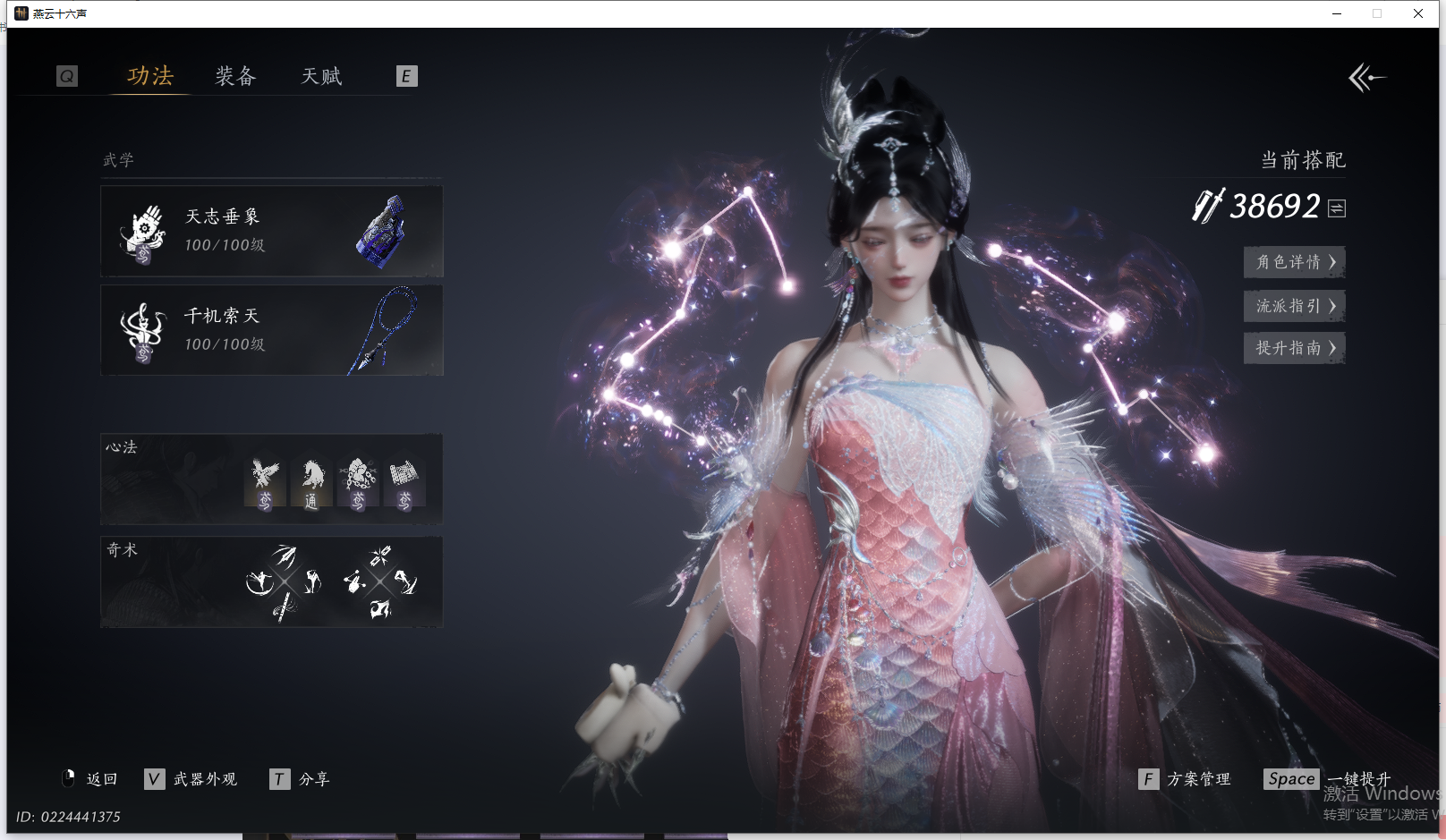The image size is (1446, 840).
Task: Click the back arrow icon
Action: pyautogui.click(x=1366, y=78)
